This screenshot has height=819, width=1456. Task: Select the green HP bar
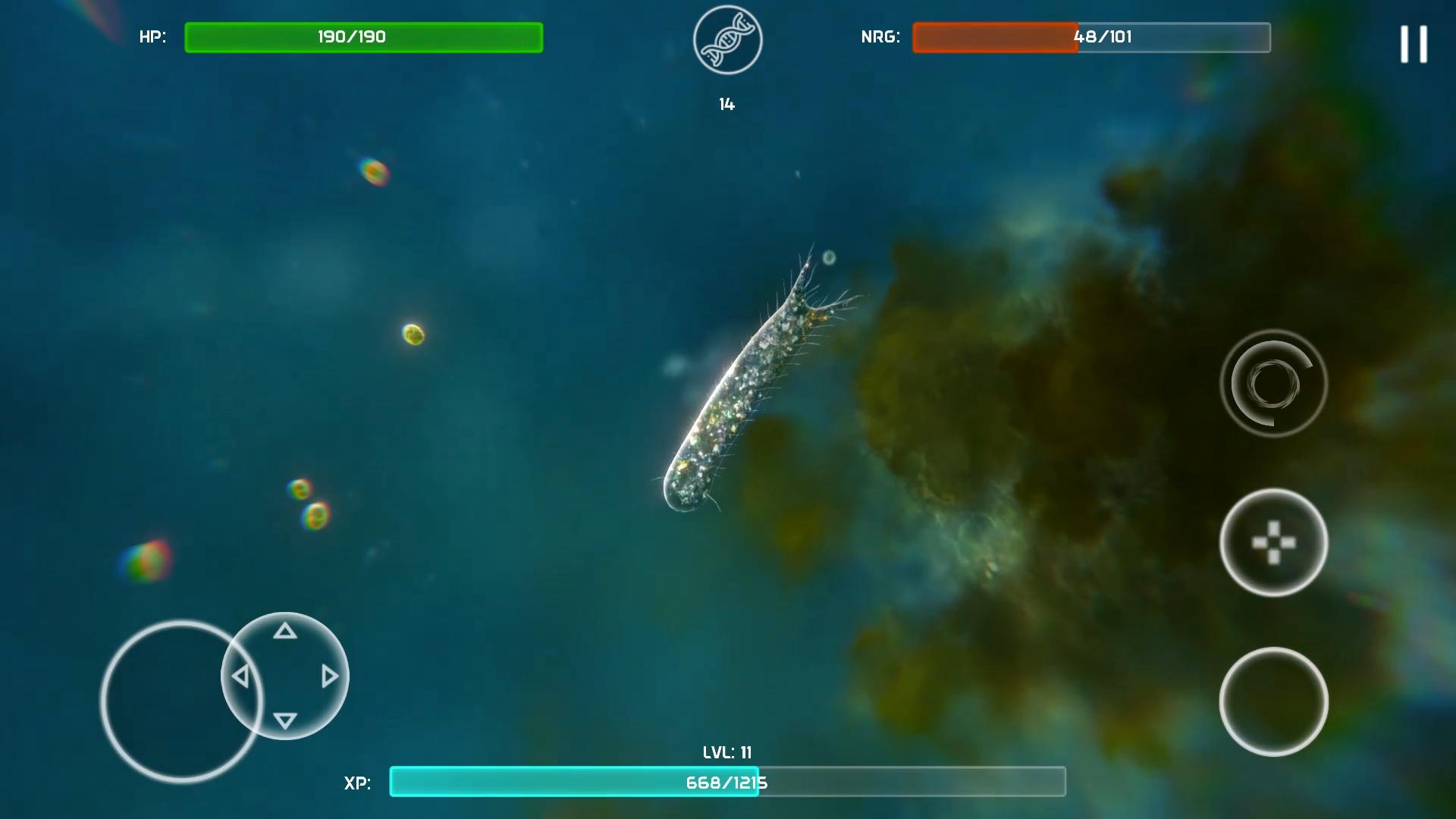click(363, 37)
